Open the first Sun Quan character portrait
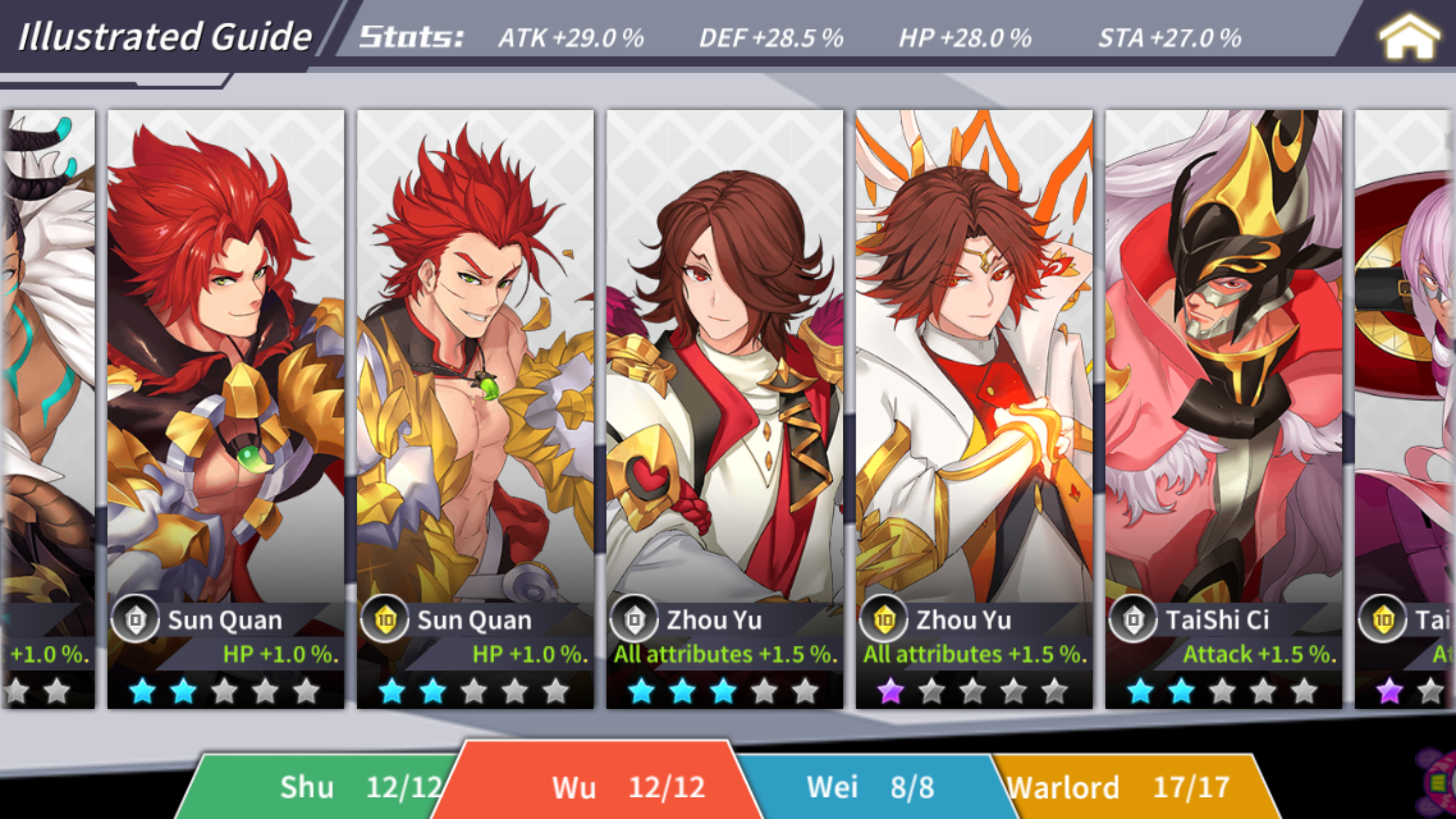Screen dimensions: 1456x819 coord(227,353)
